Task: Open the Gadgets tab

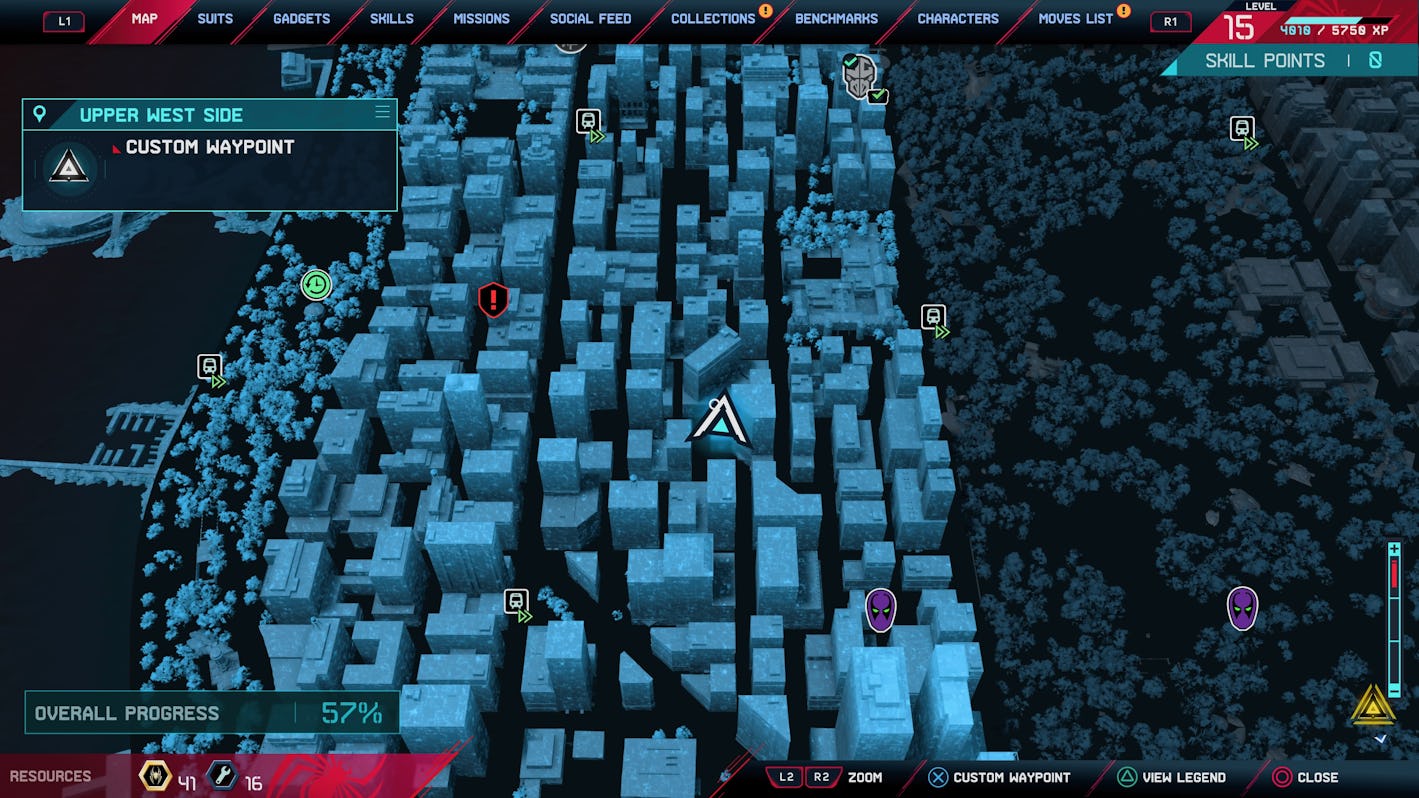Action: pos(301,19)
